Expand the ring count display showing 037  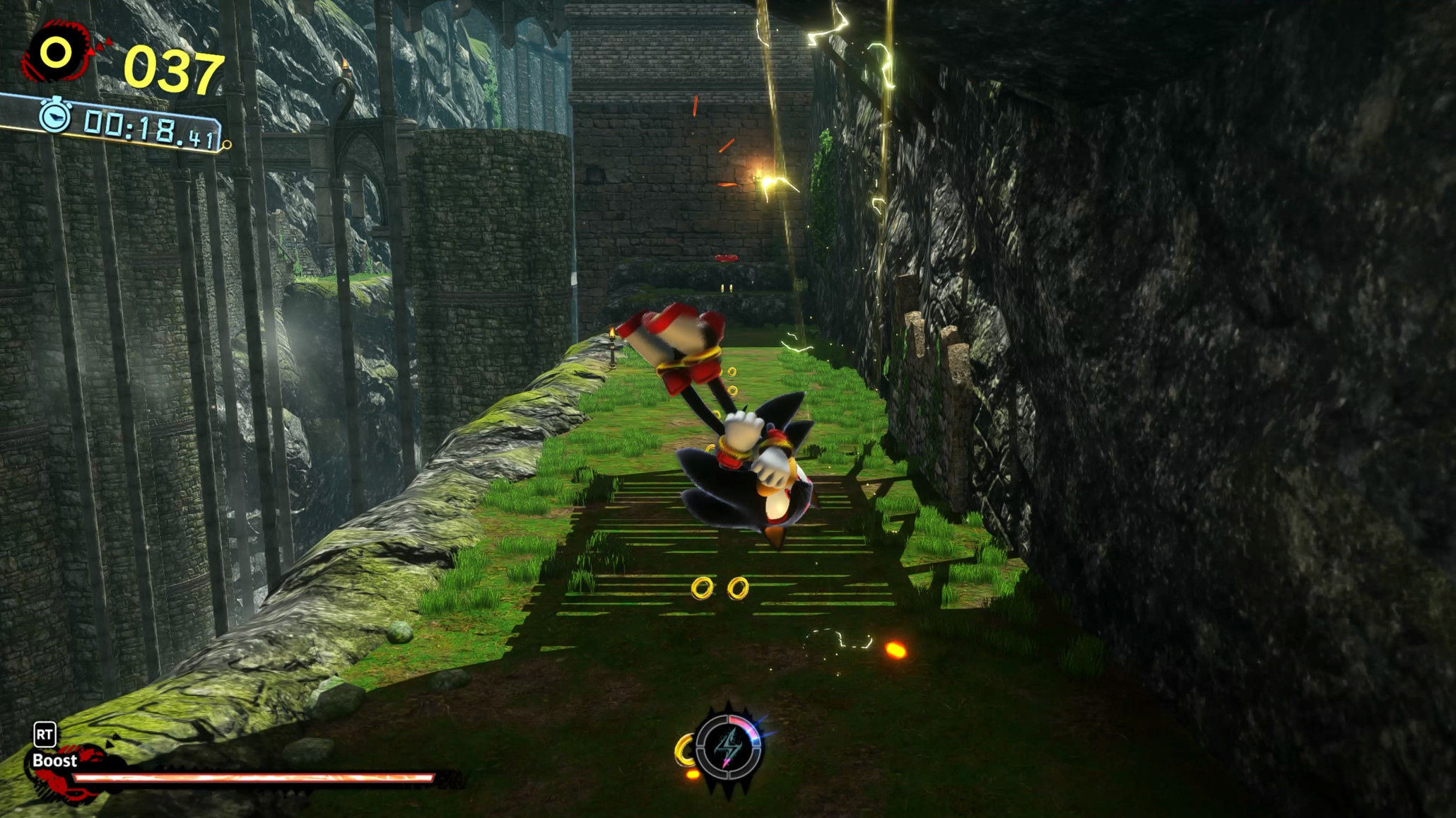(173, 69)
